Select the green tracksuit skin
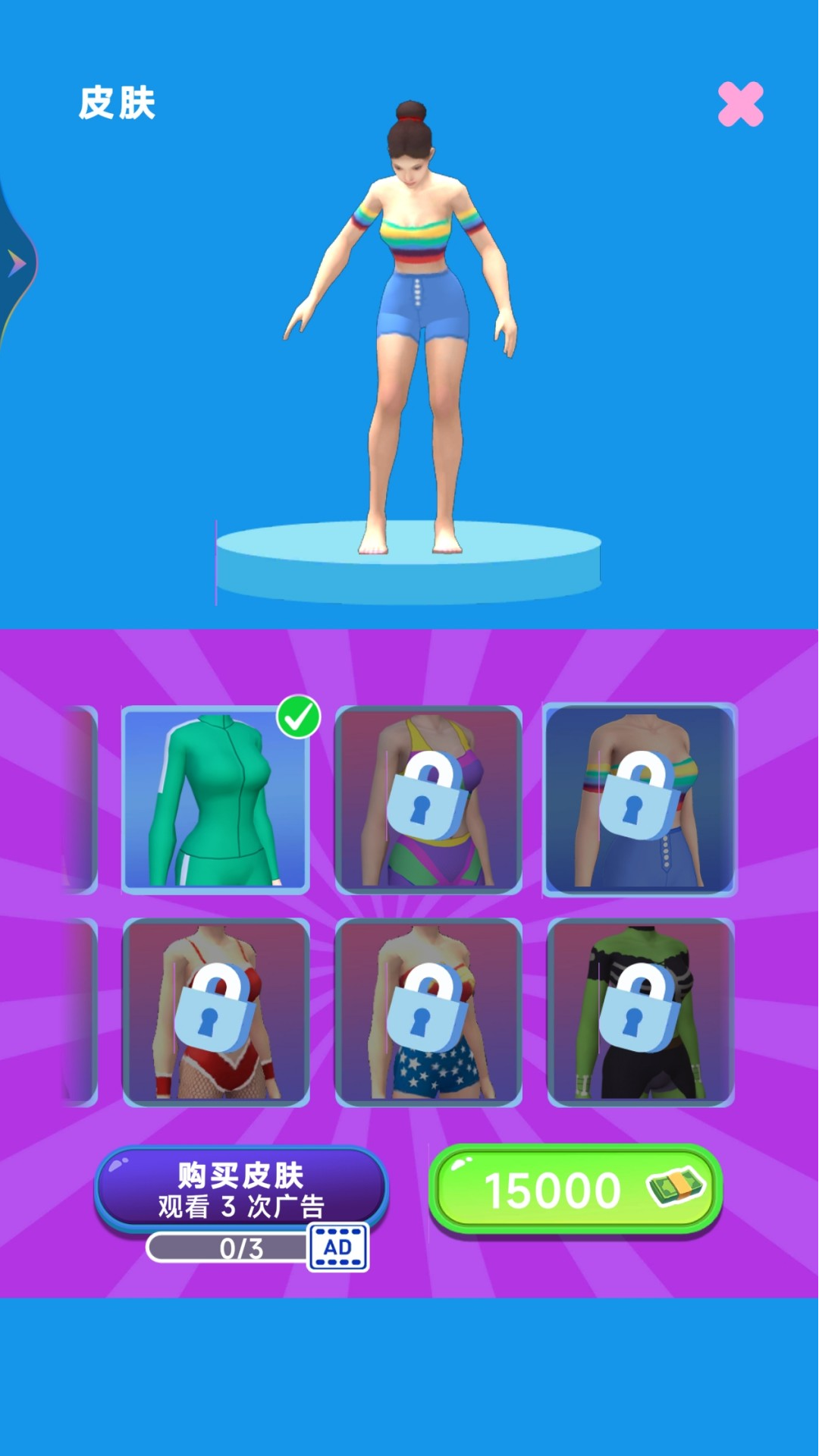This screenshot has width=819, height=1456. pos(215,799)
